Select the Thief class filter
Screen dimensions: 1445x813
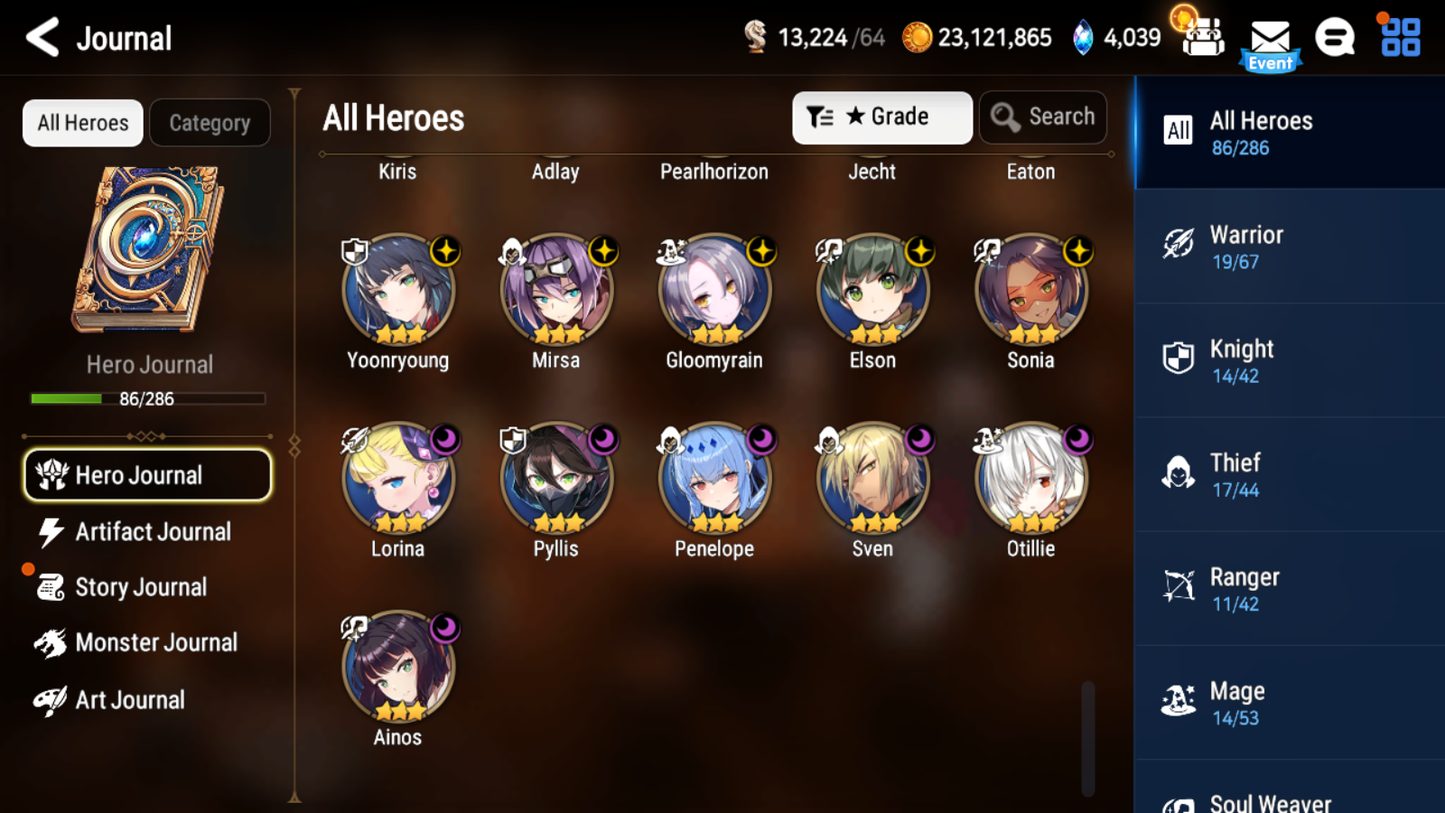point(1288,474)
